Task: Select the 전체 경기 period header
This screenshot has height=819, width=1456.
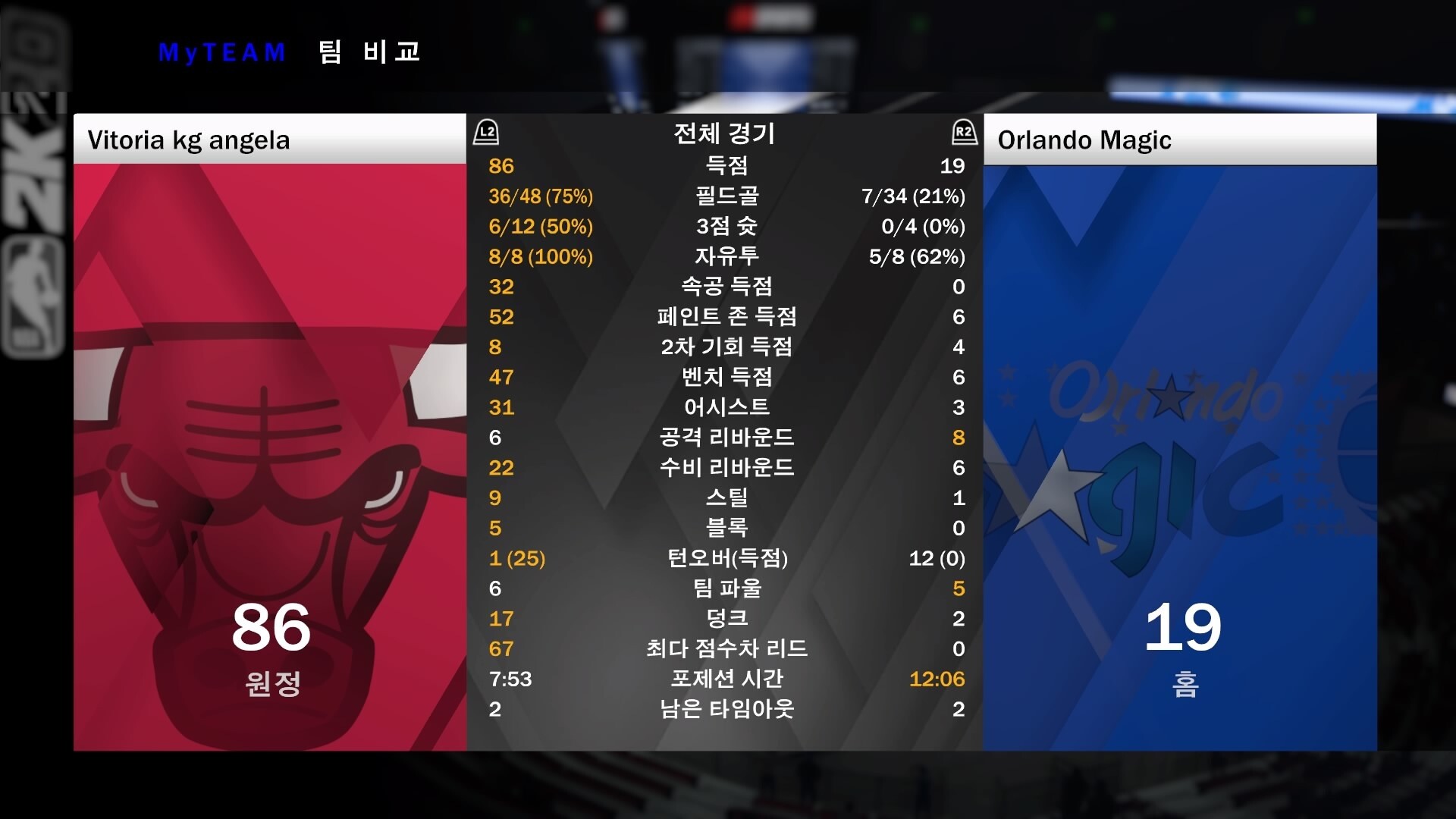Action: (x=724, y=133)
